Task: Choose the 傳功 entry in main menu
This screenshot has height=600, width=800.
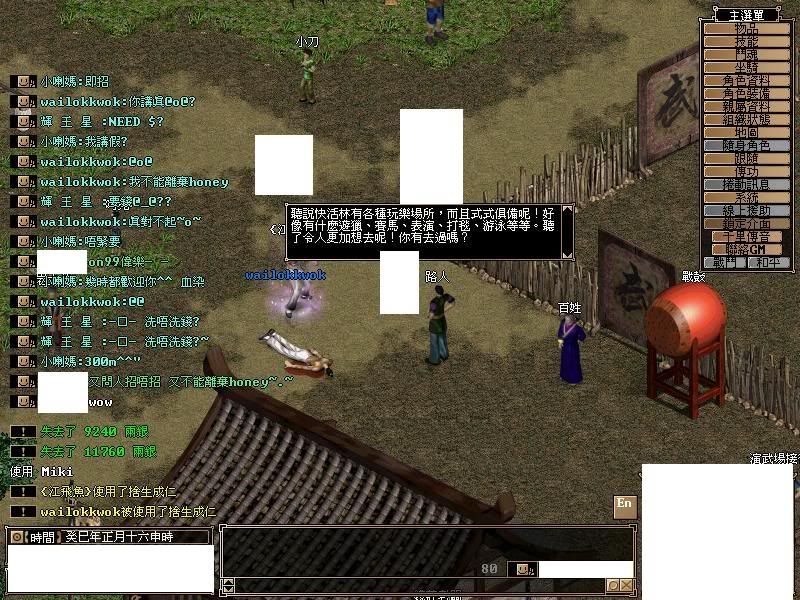Action: (746, 171)
